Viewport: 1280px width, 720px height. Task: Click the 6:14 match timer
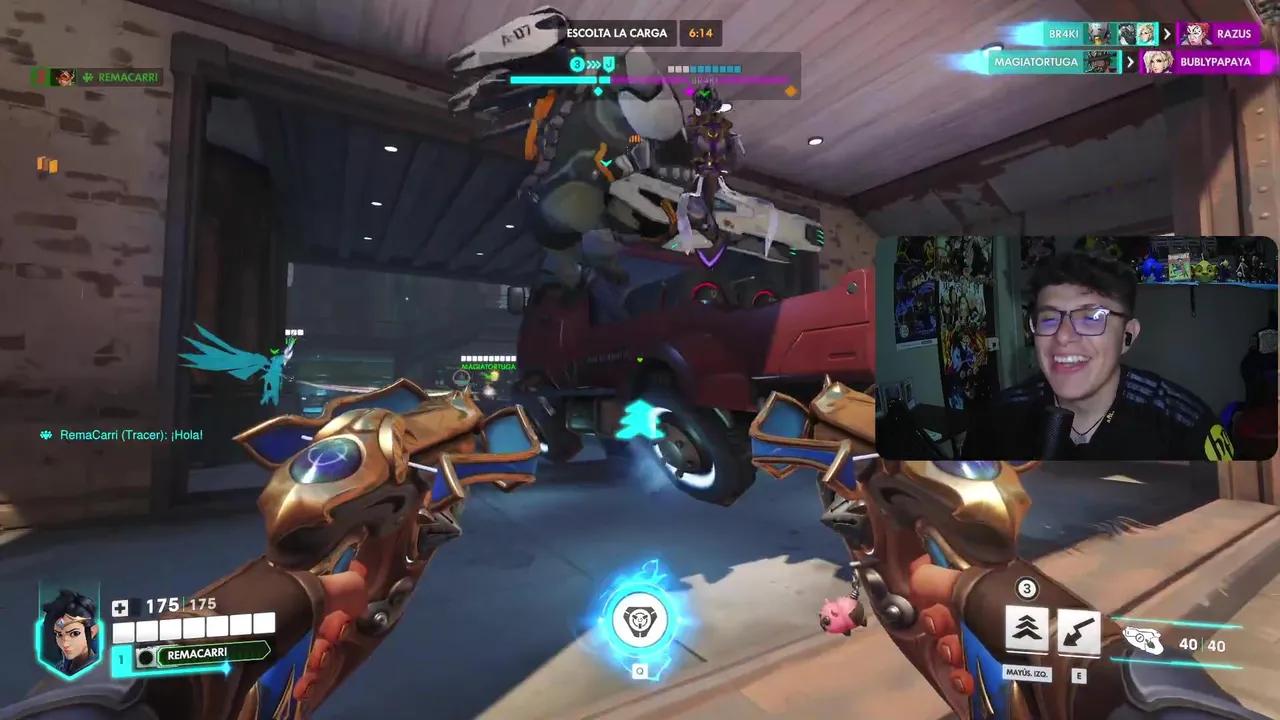[700, 32]
